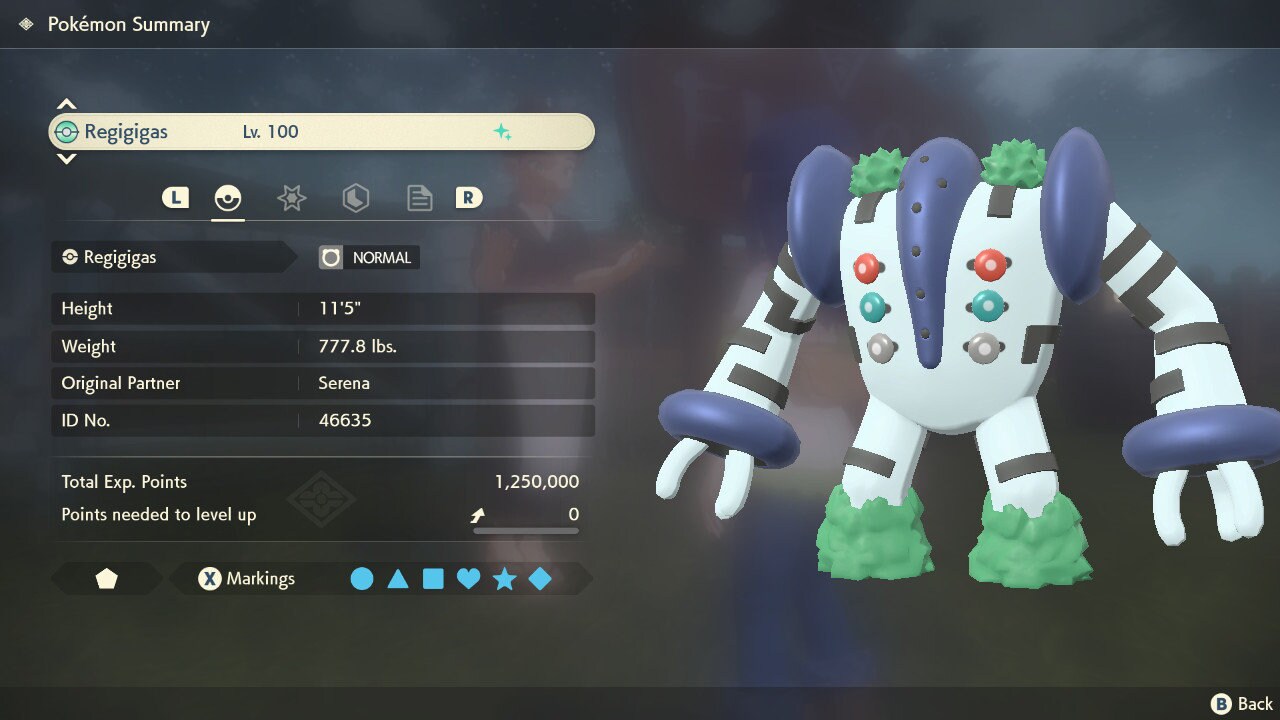Open the hexagon shield tab
Viewport: 1280px width, 720px height.
click(x=355, y=198)
